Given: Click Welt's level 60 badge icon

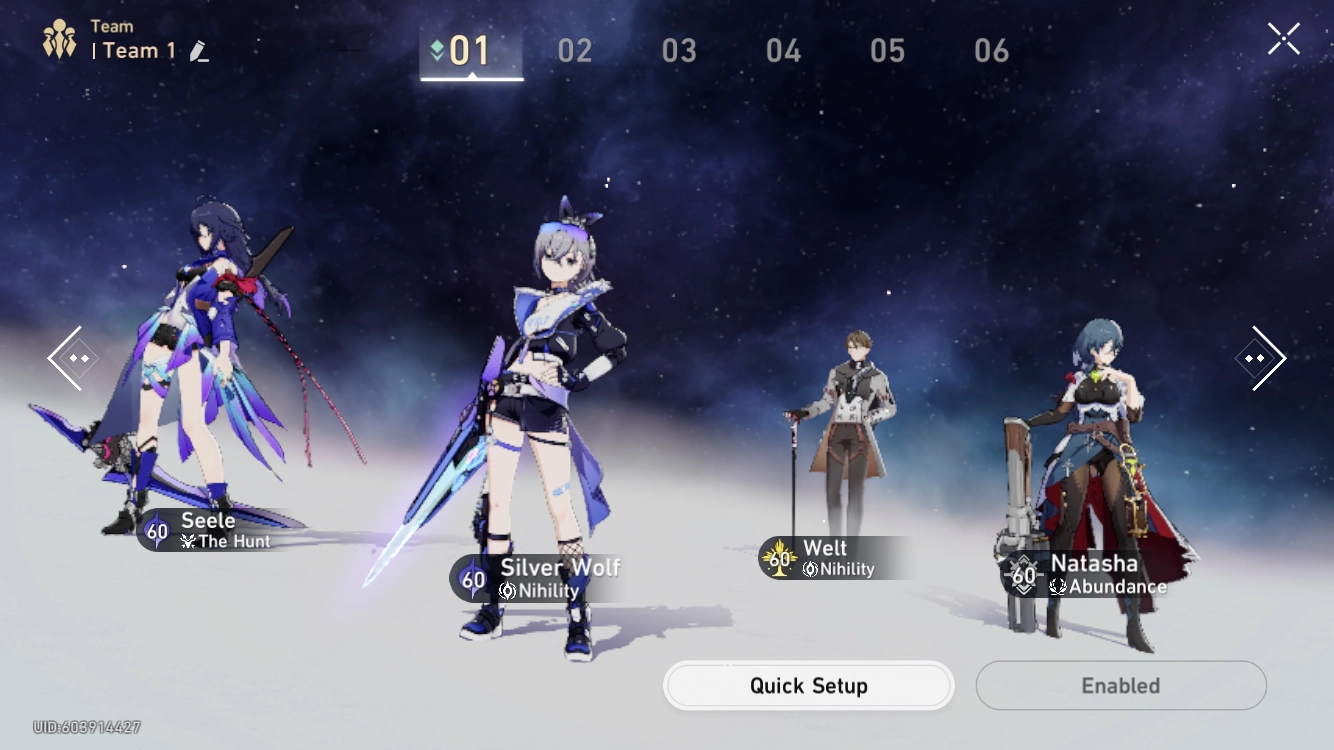Looking at the screenshot, I should [779, 559].
